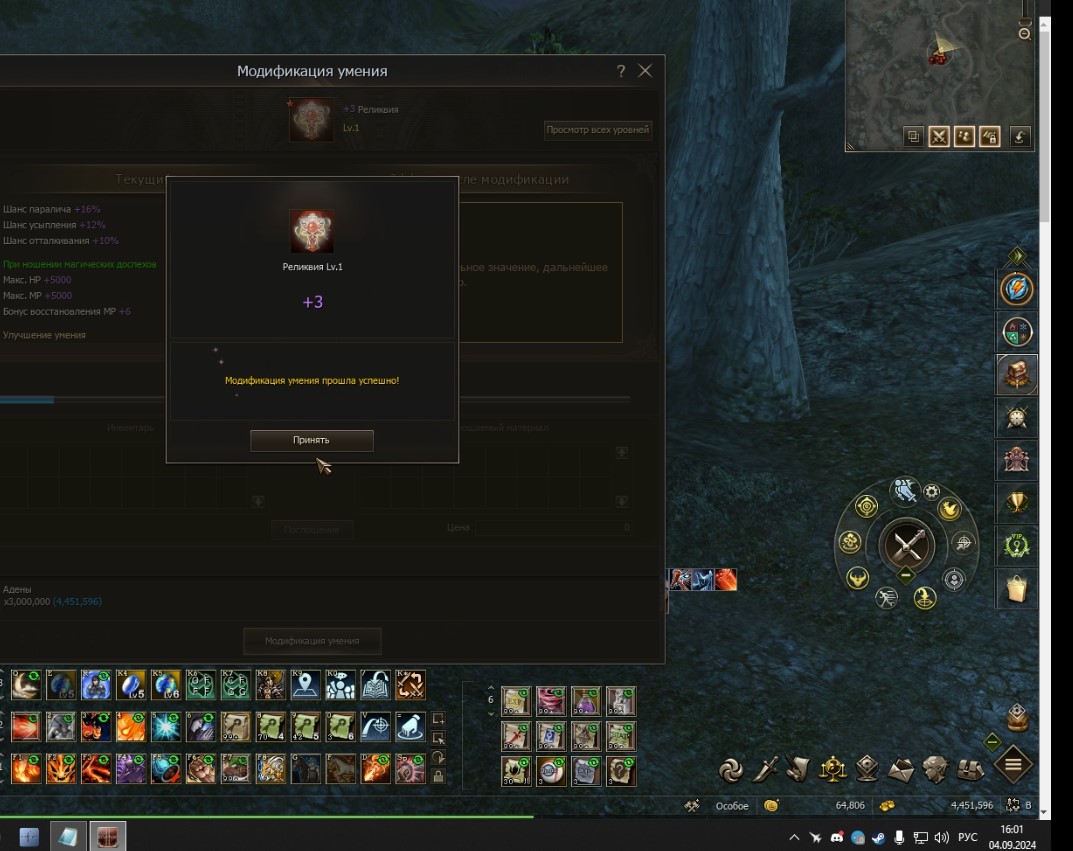The width and height of the screenshot is (1073, 851).
Task: Accept the result with the Принять button
Action: [311, 440]
